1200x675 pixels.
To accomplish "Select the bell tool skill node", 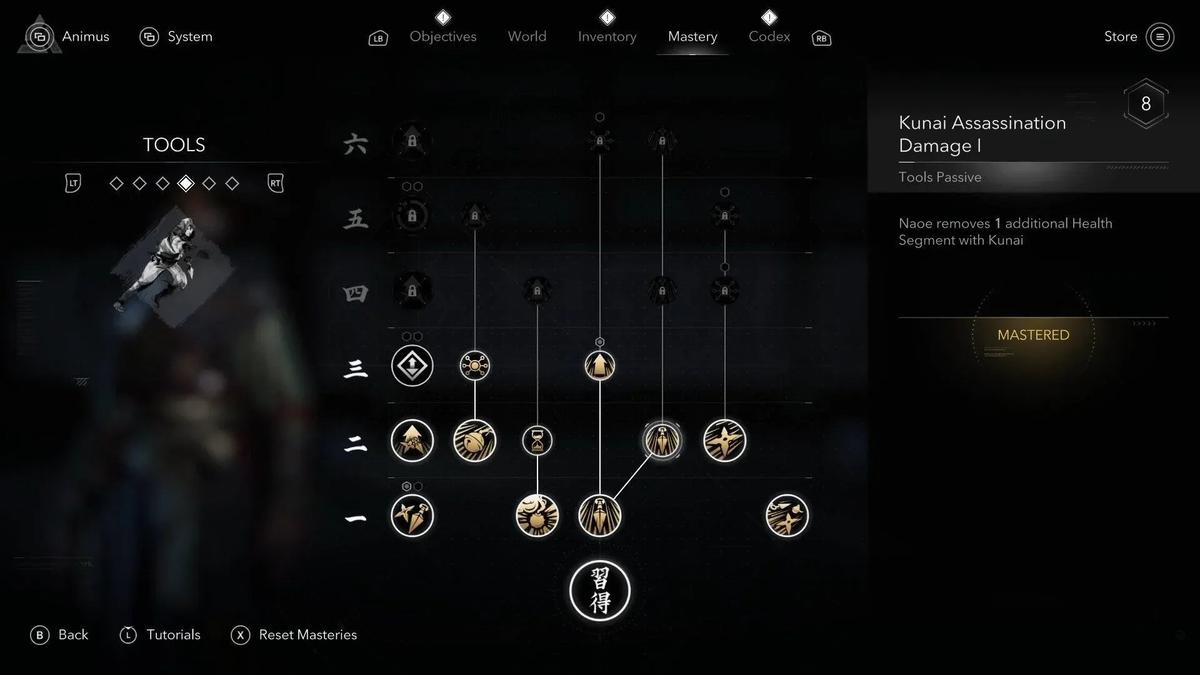I will 475,441.
